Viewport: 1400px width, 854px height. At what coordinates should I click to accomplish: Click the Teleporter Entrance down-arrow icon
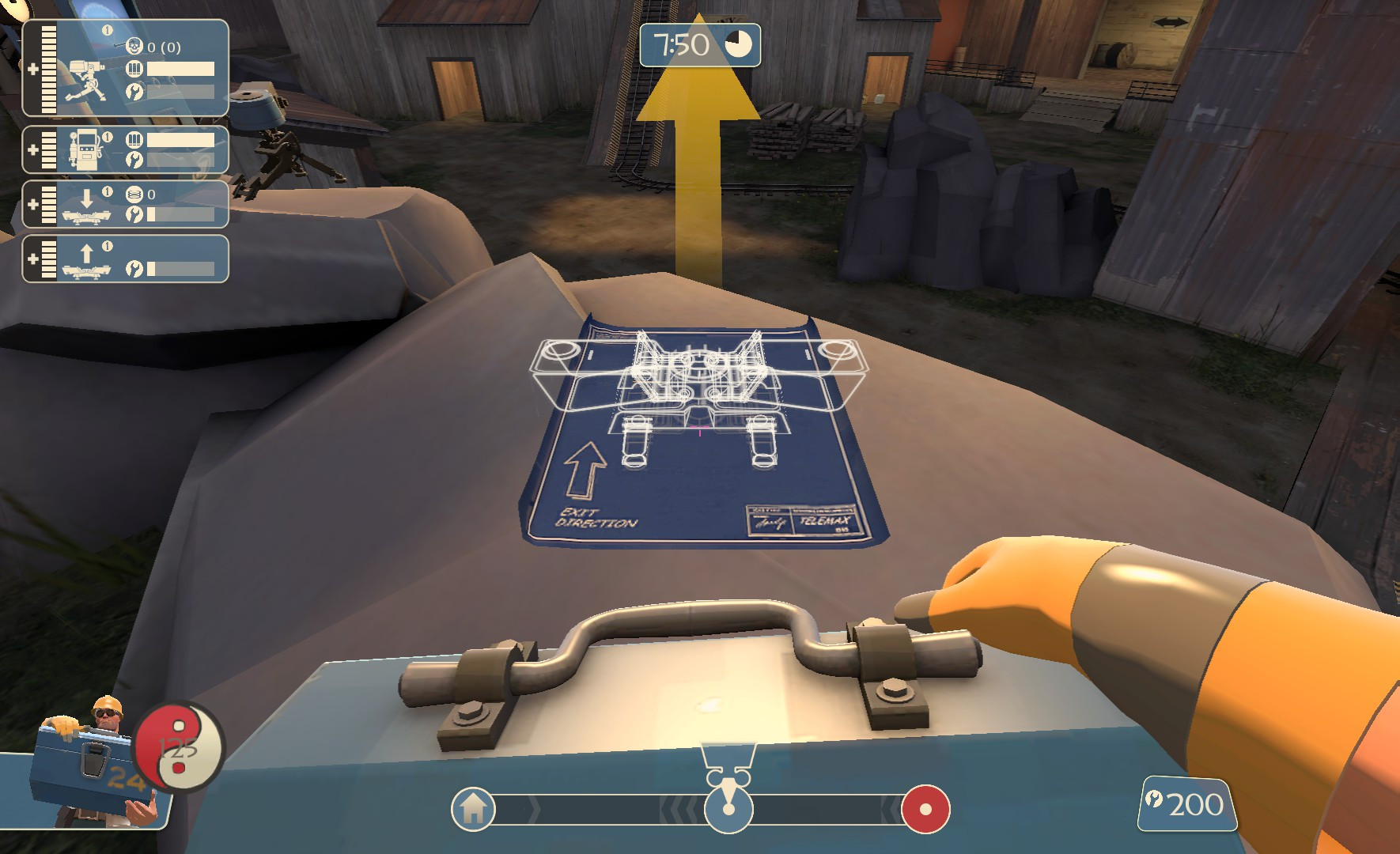tap(87, 200)
